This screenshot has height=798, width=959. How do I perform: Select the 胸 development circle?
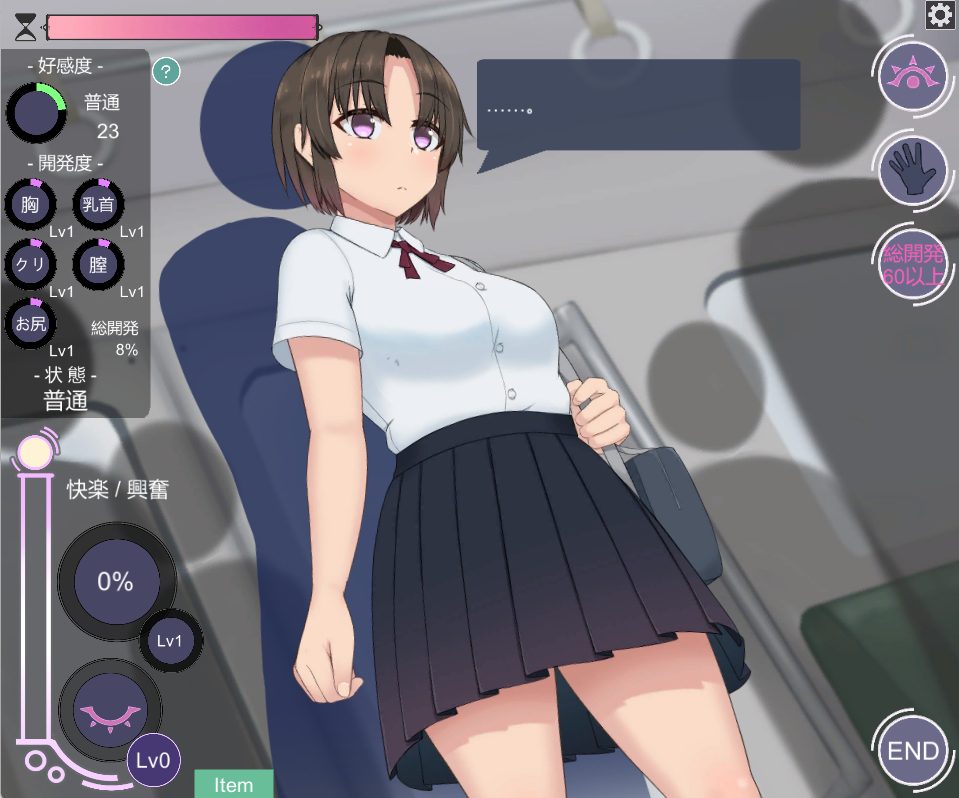click(31, 205)
